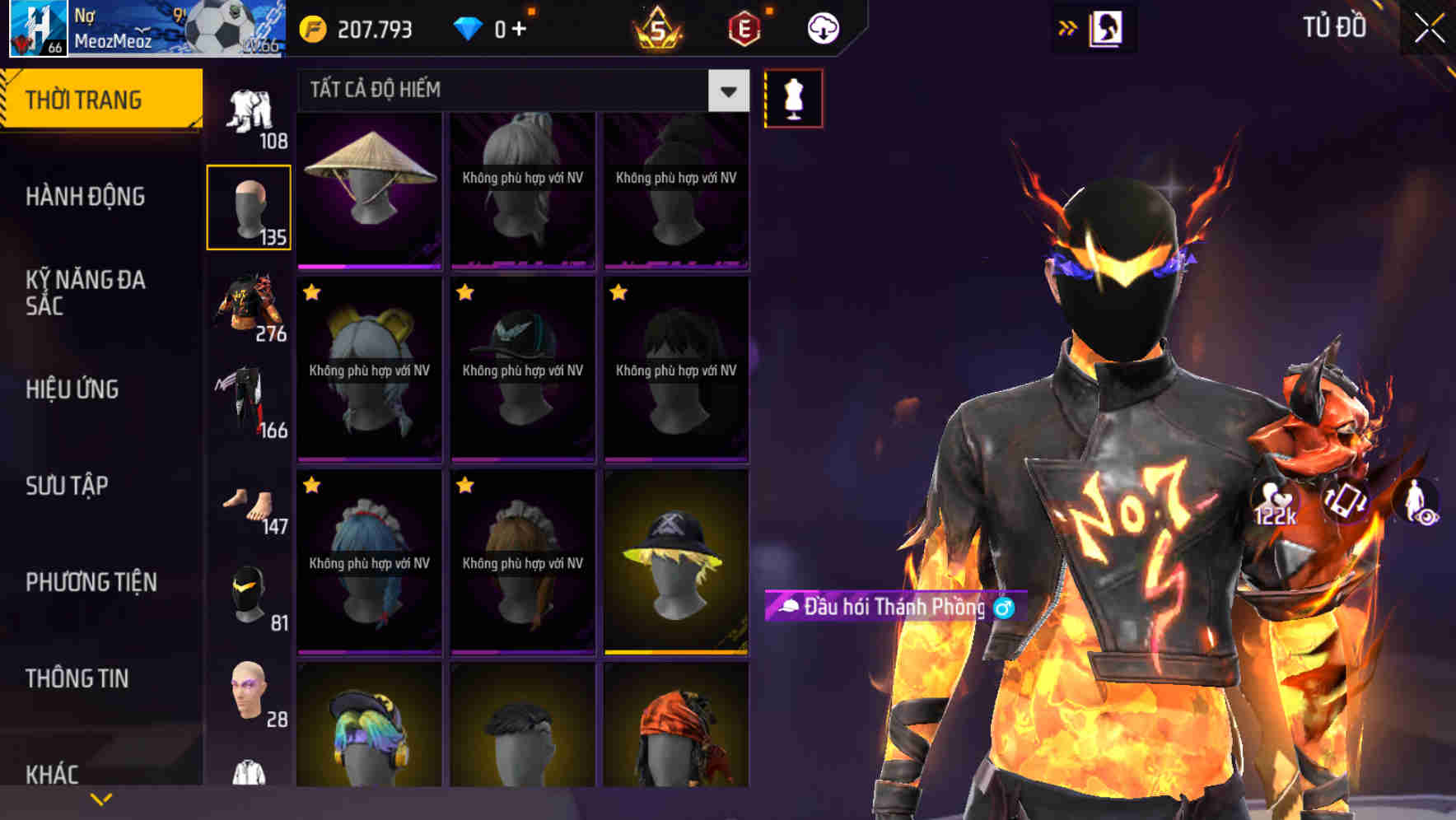Click the yellow rarity bar under the bucket hat
The height and width of the screenshot is (820, 1456).
point(676,652)
